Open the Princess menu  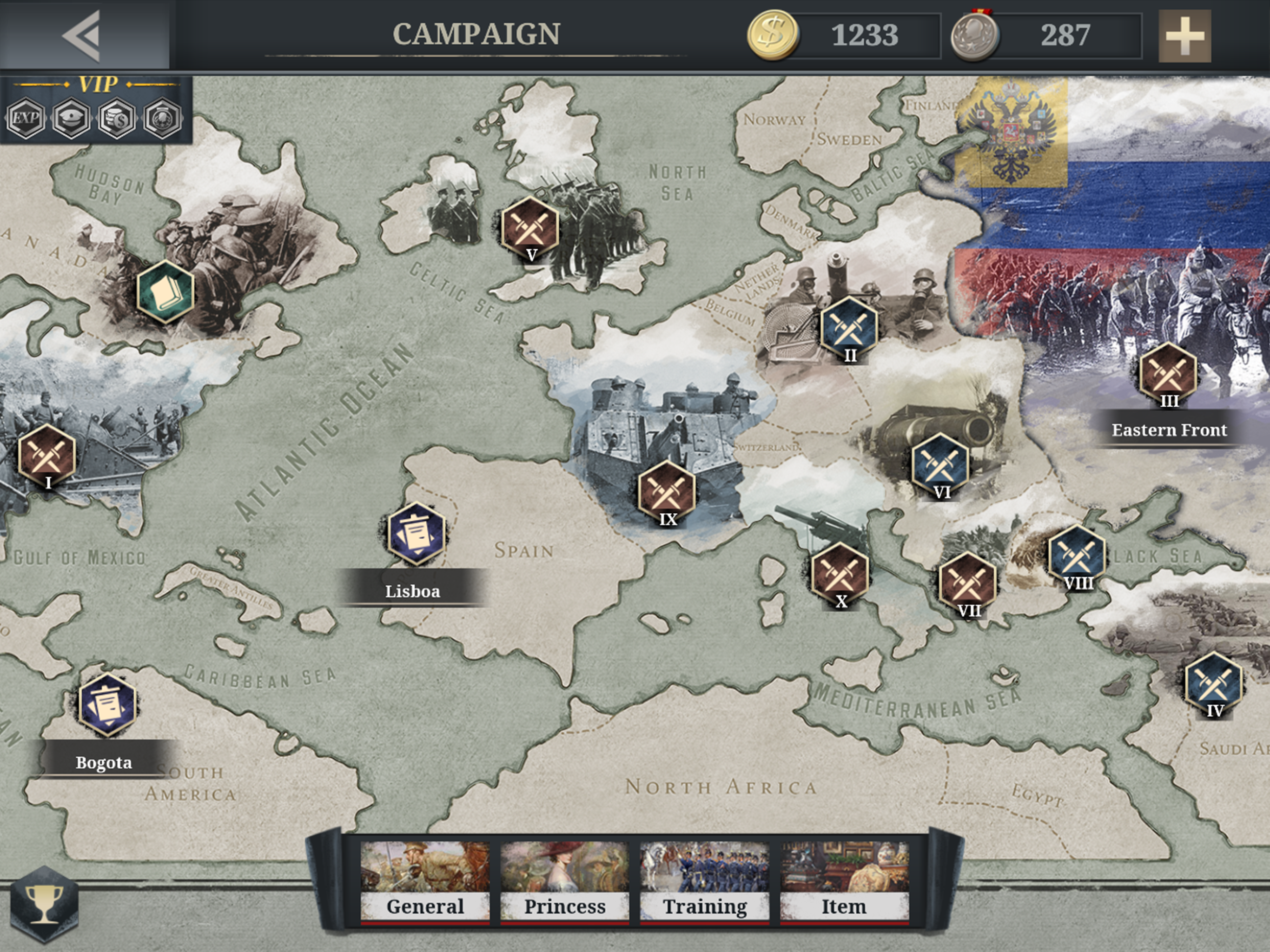click(564, 880)
